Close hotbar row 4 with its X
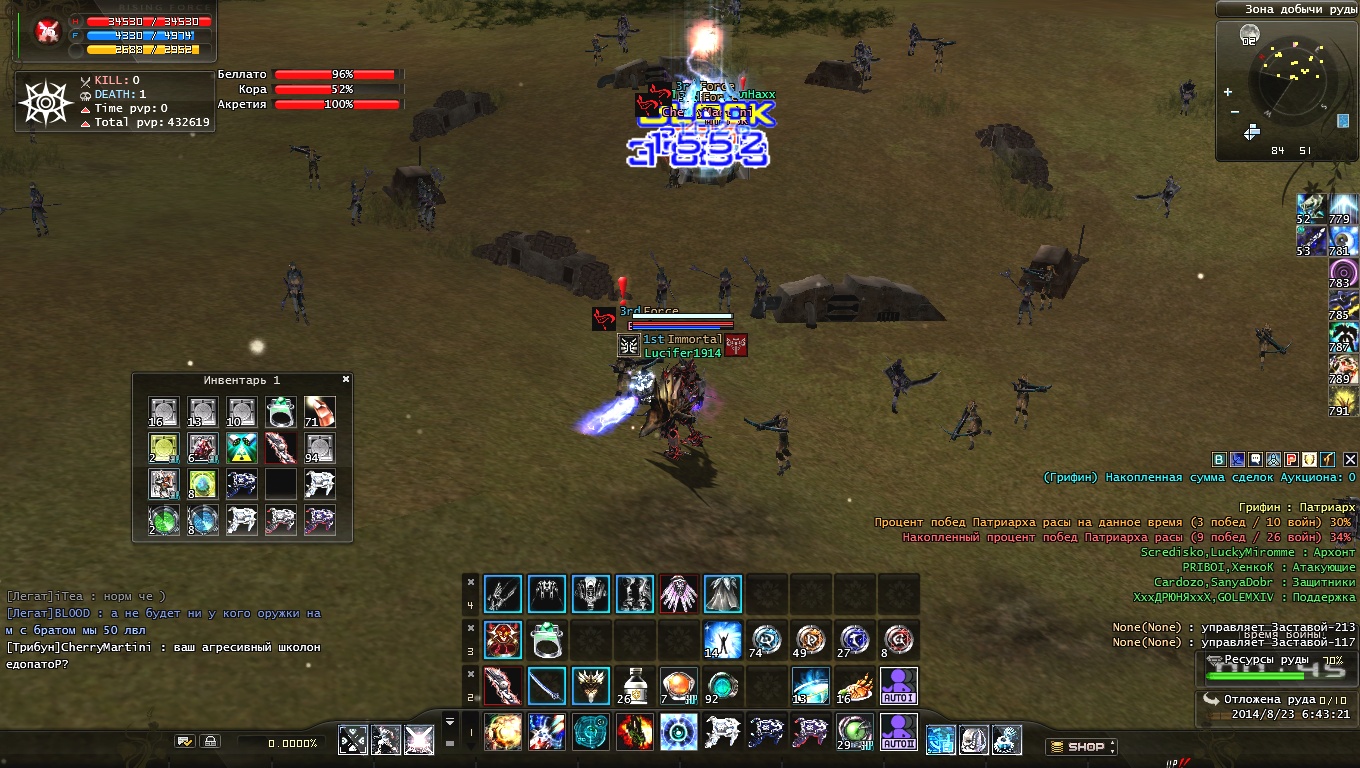 point(471,582)
